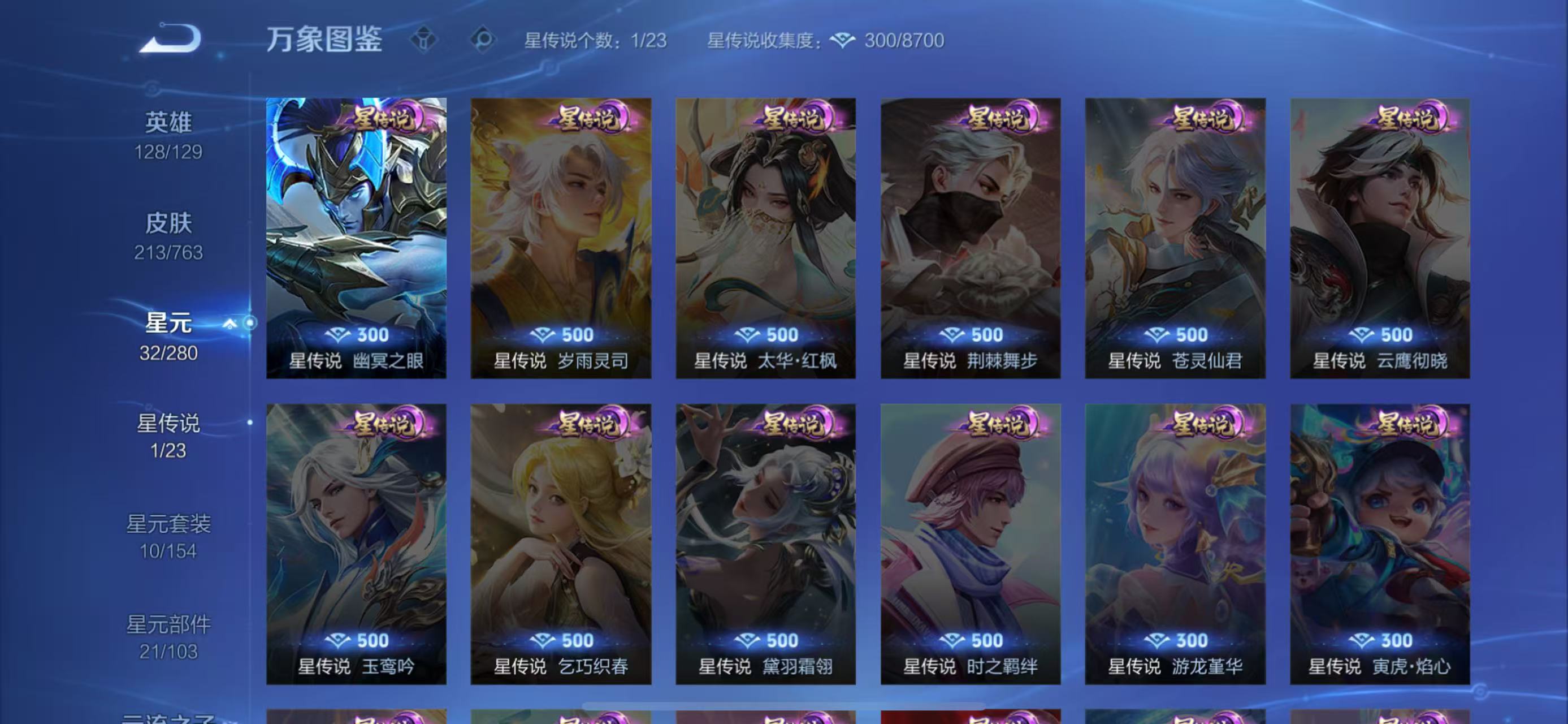Open the 星元部件 sub-tab
This screenshot has width=1568, height=724.
(x=168, y=637)
